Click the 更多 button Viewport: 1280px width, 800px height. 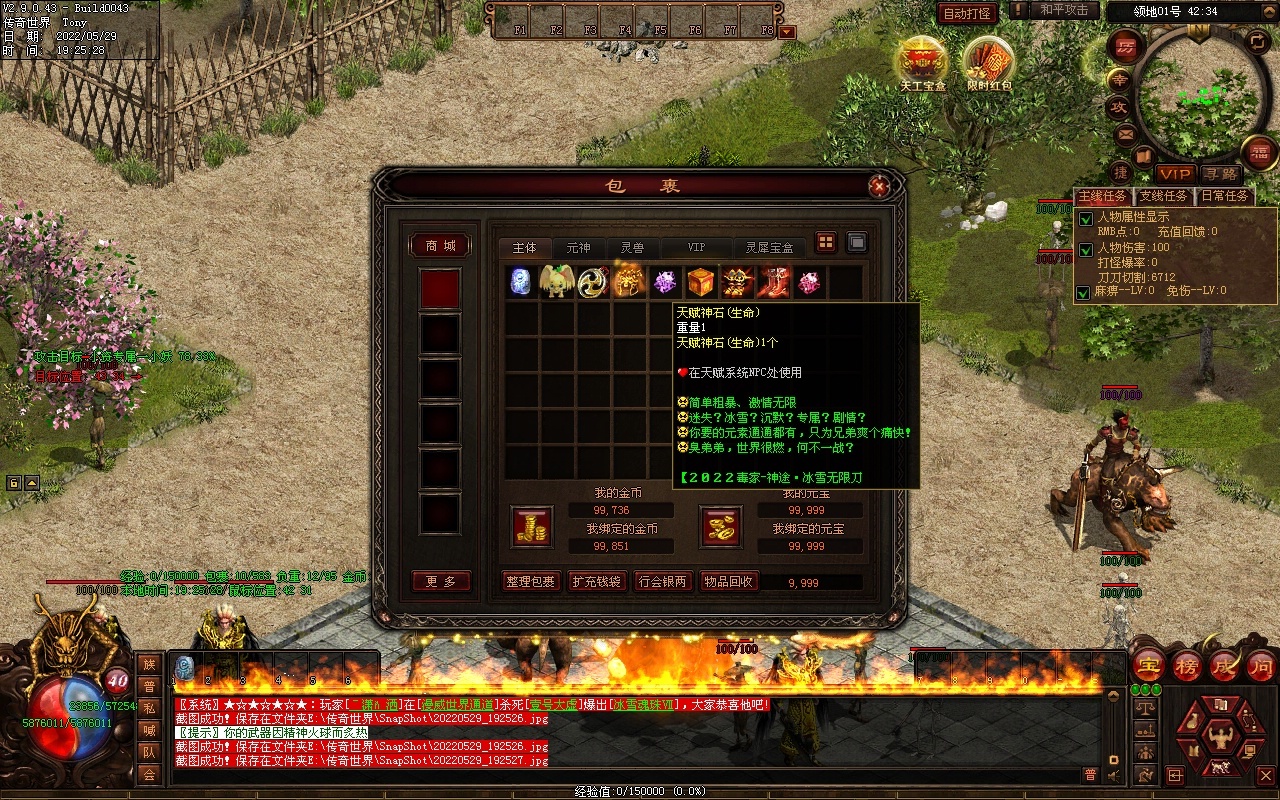pyautogui.click(x=440, y=581)
